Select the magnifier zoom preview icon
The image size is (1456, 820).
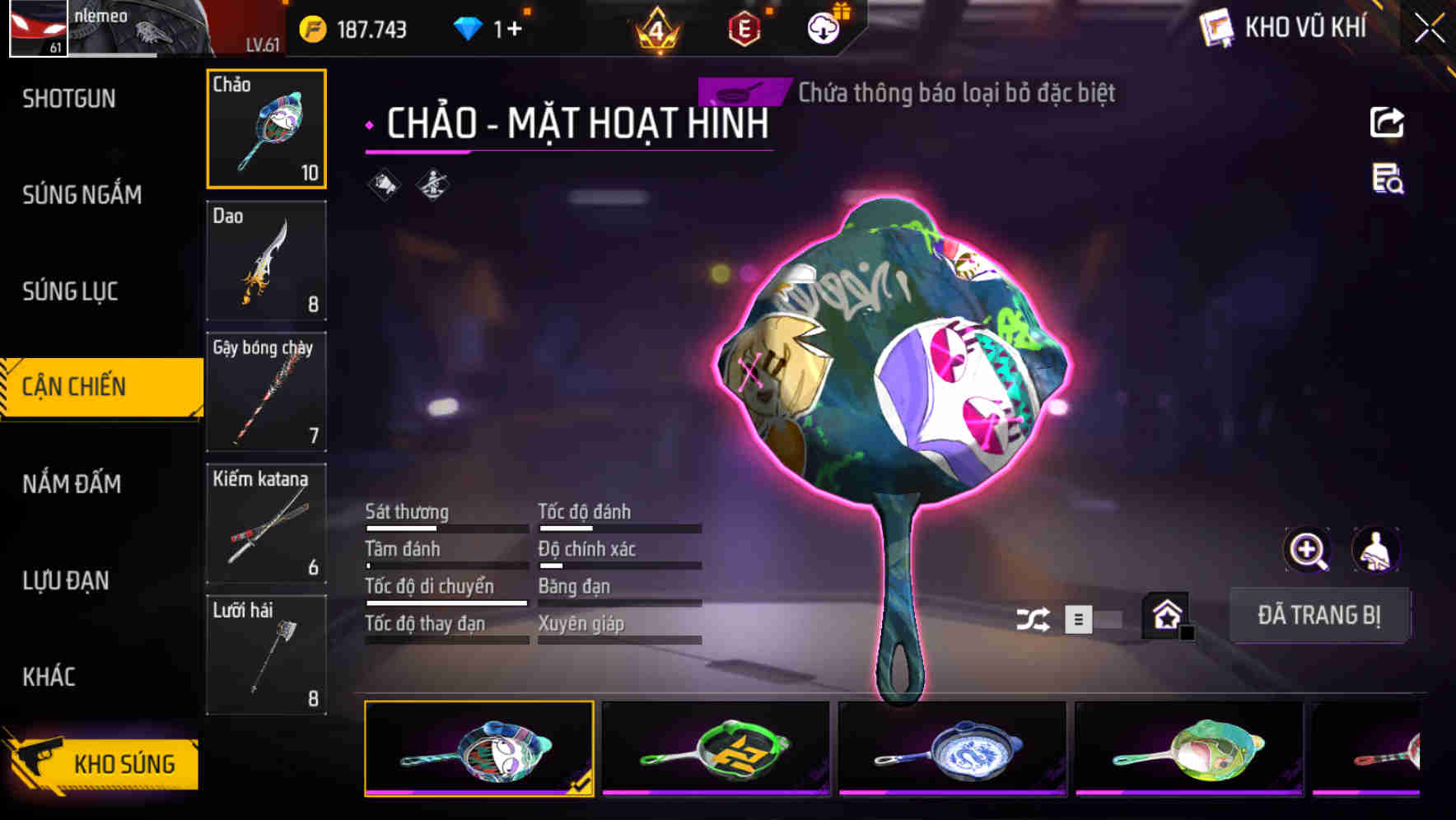pos(1308,550)
